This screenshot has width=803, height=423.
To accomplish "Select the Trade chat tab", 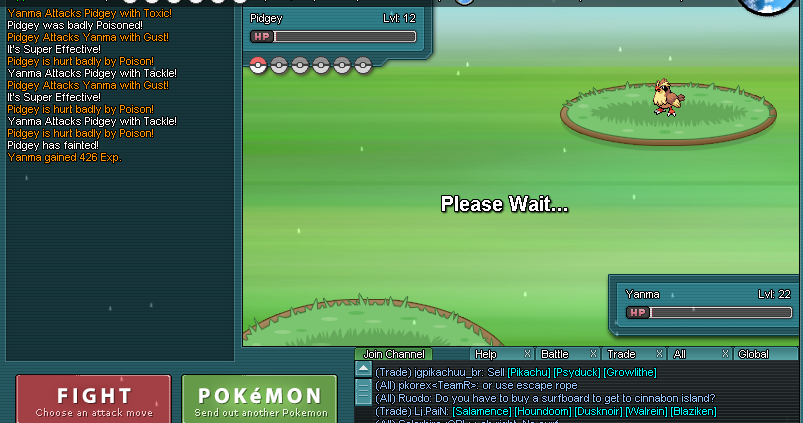I will coord(621,354).
